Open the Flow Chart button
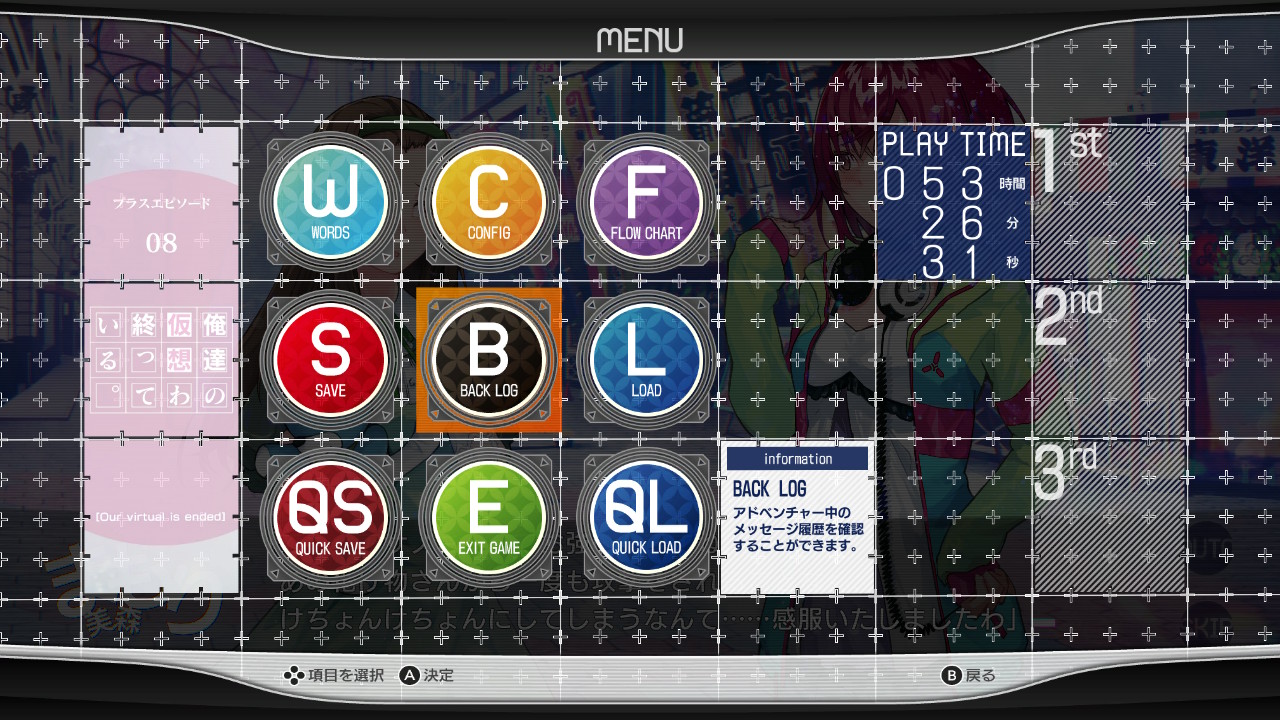 [646, 202]
